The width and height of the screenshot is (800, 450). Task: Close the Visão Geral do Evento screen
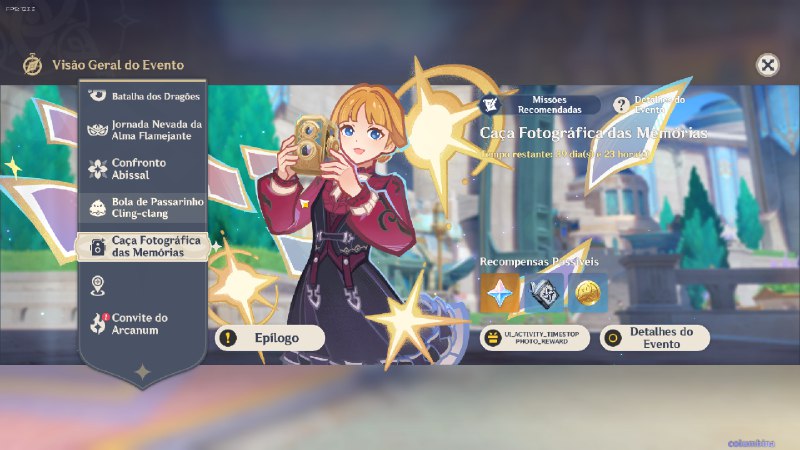[x=767, y=65]
